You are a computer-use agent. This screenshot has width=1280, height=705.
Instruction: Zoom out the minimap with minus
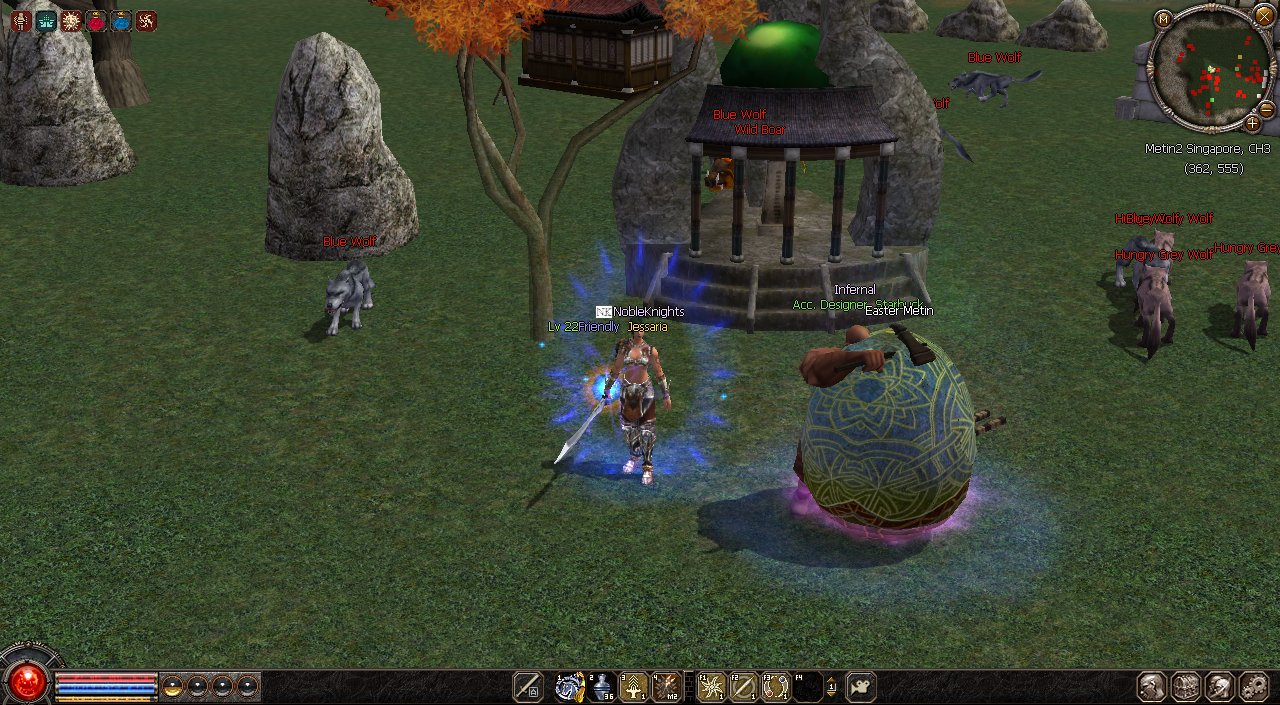tap(1266, 109)
